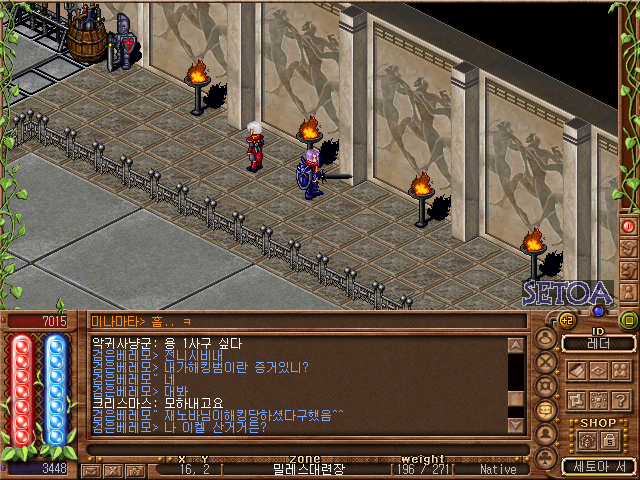Open the green square button beside the ID panel
Screen dimensions: 640x480
point(629,320)
